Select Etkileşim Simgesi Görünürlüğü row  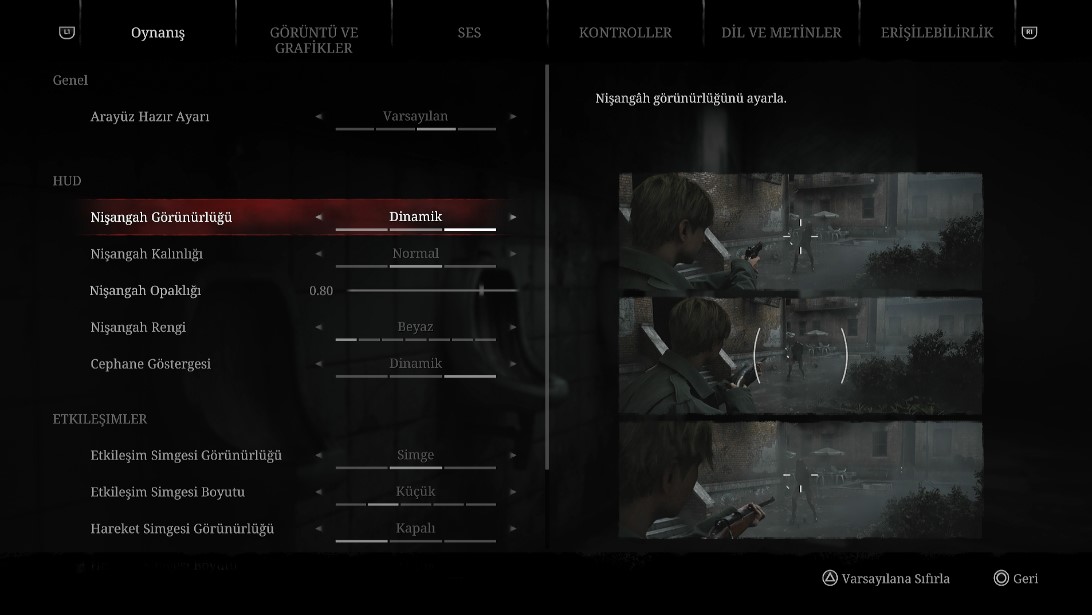click(186, 456)
